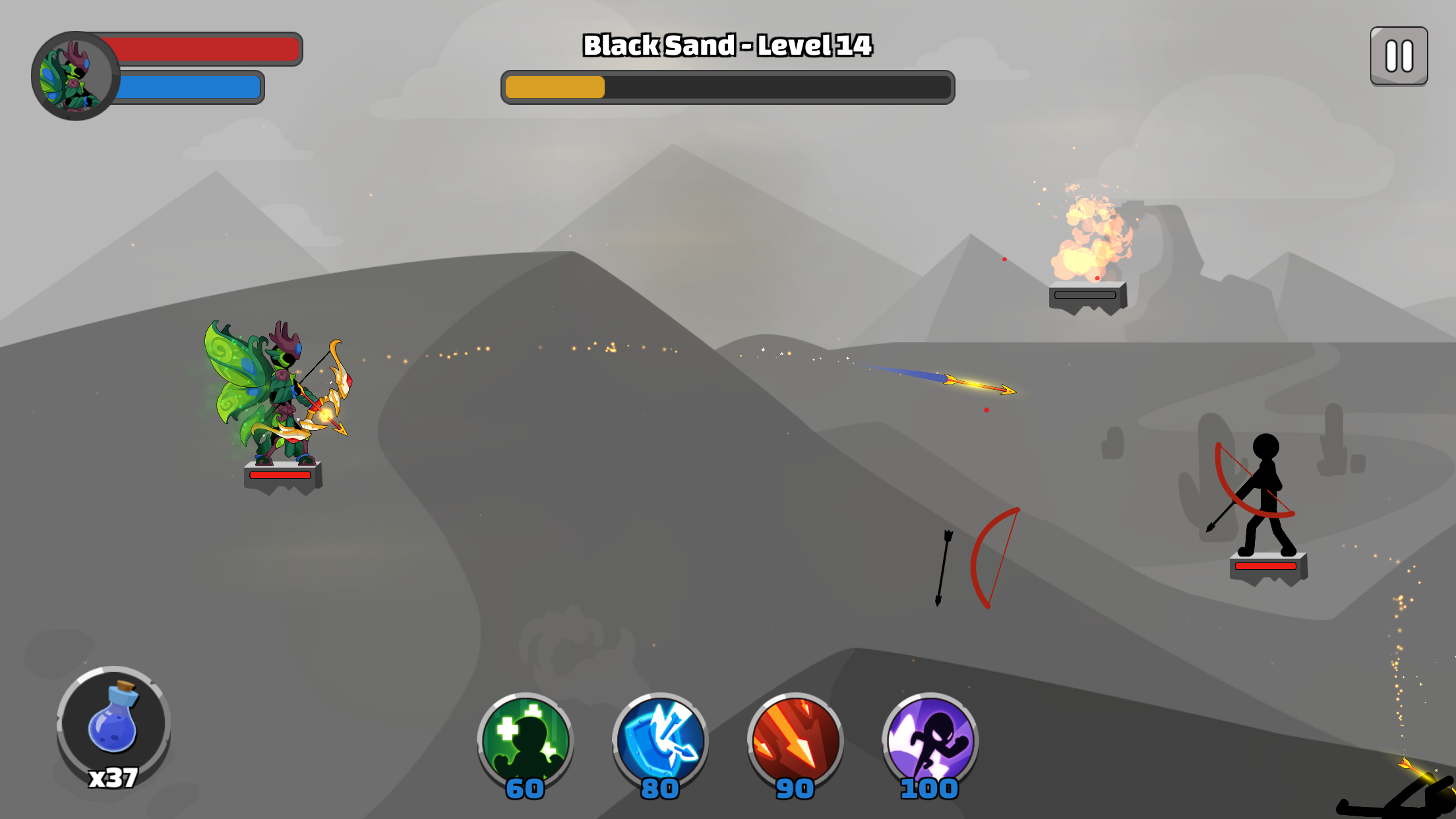Click the archer hero portrait
1456x819 pixels.
75,76
